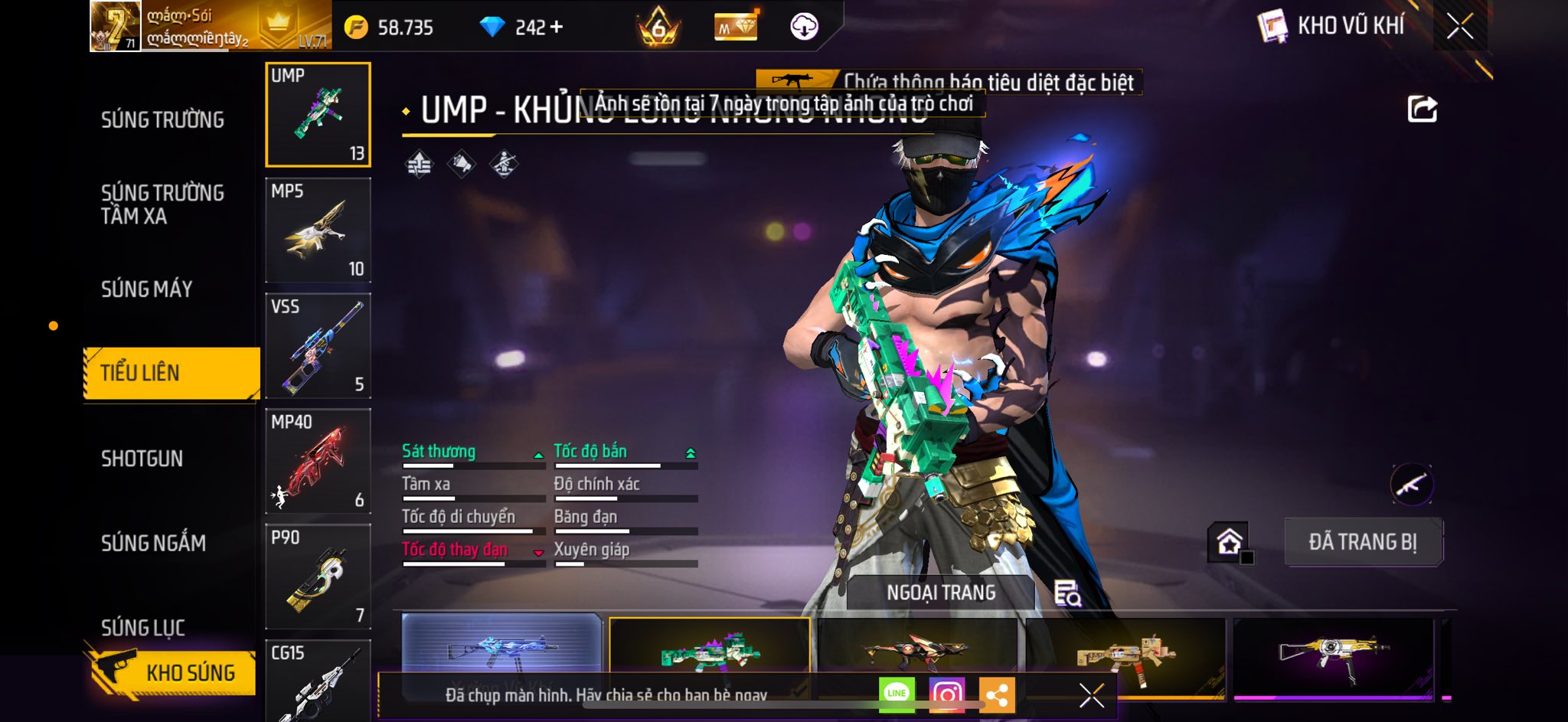This screenshot has height=722, width=1568.
Task: Choose the Súng Ngắm category
Action: point(153,543)
